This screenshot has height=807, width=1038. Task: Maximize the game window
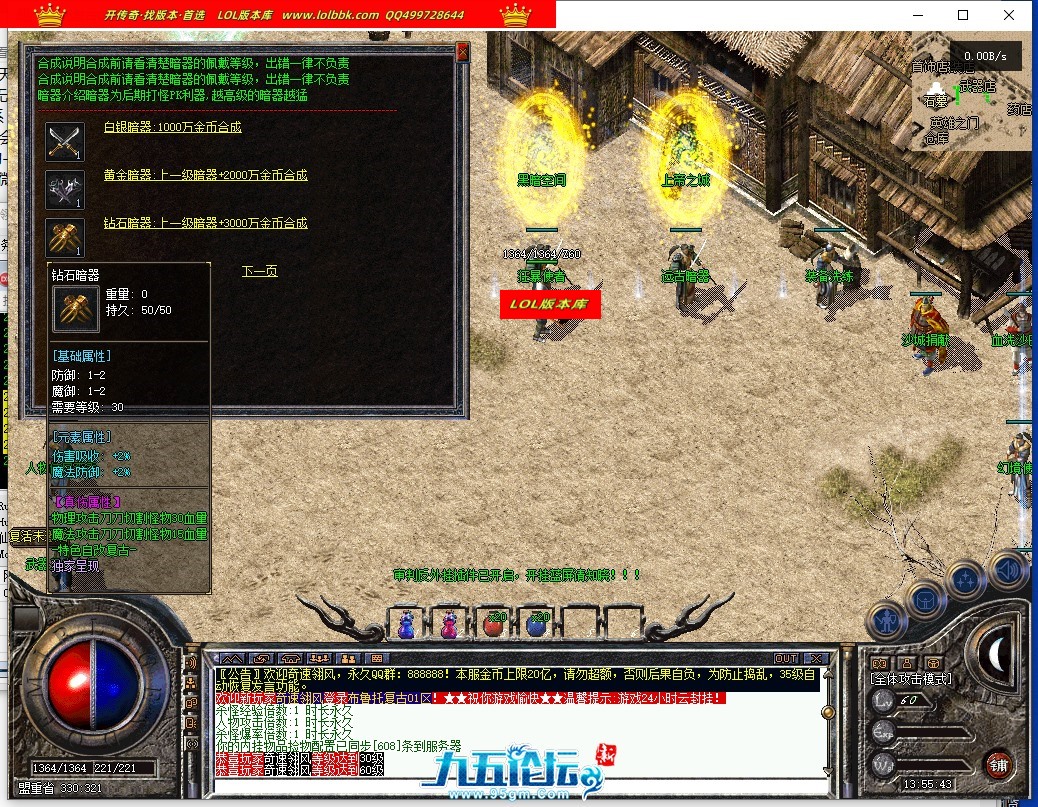click(x=963, y=15)
